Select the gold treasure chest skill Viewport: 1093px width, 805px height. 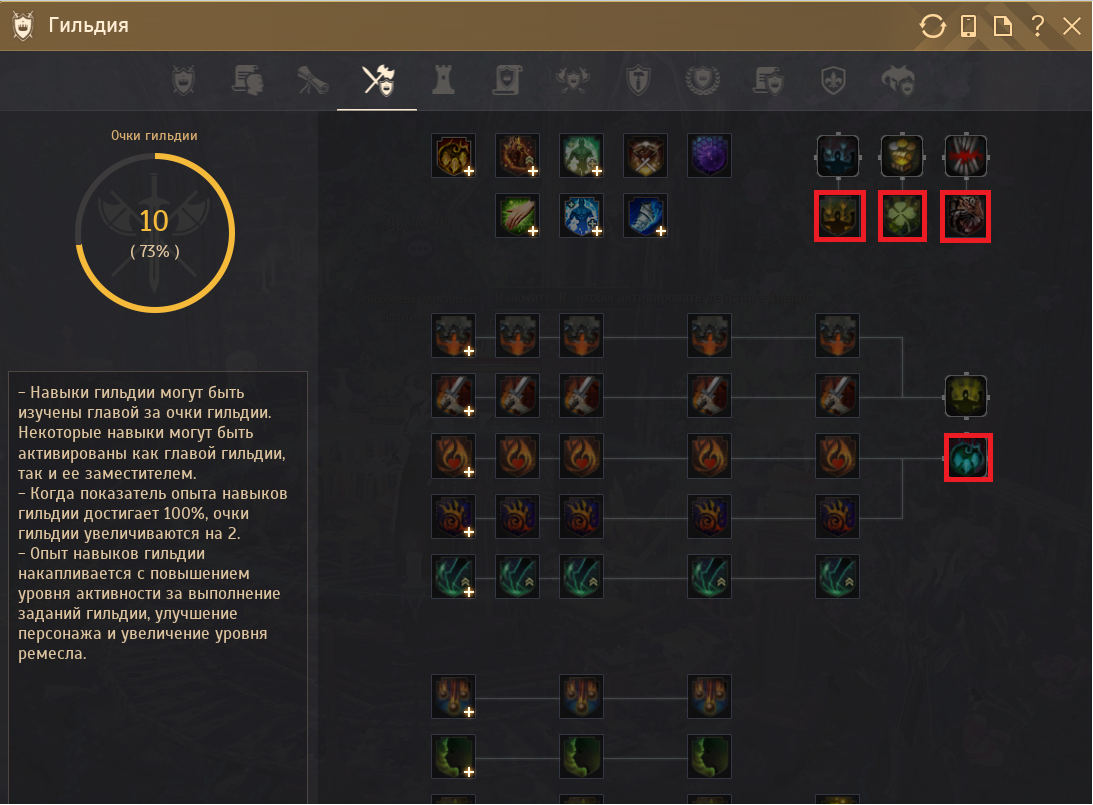[902, 155]
